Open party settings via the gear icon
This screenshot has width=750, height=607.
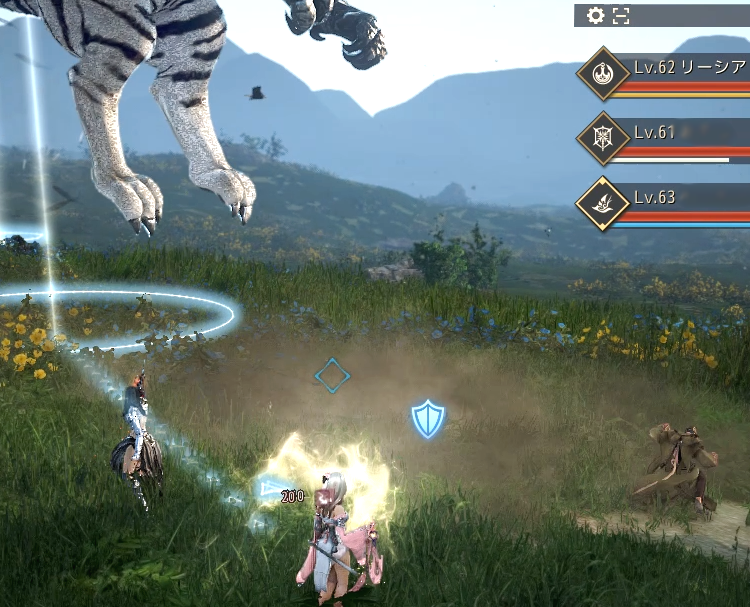point(595,15)
